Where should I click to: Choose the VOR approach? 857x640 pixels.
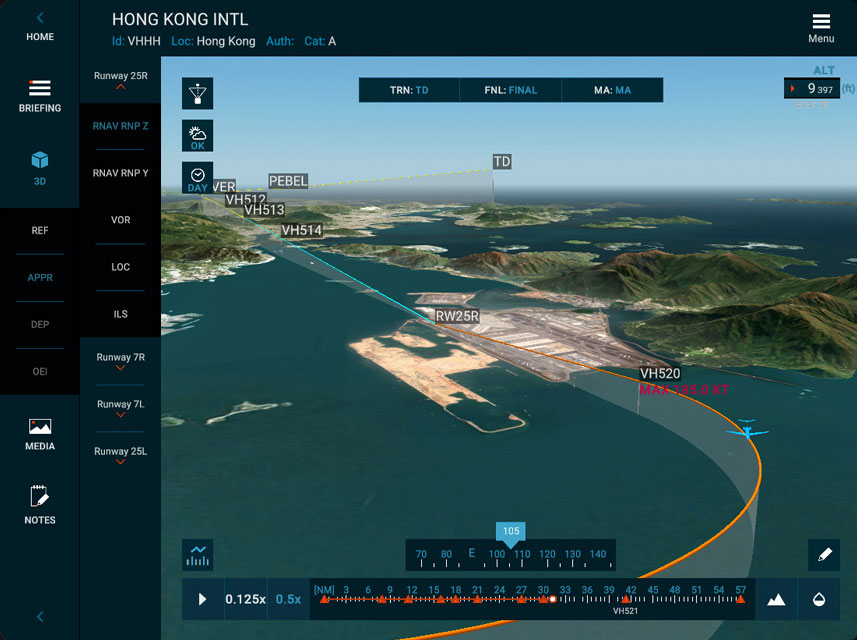[120, 220]
